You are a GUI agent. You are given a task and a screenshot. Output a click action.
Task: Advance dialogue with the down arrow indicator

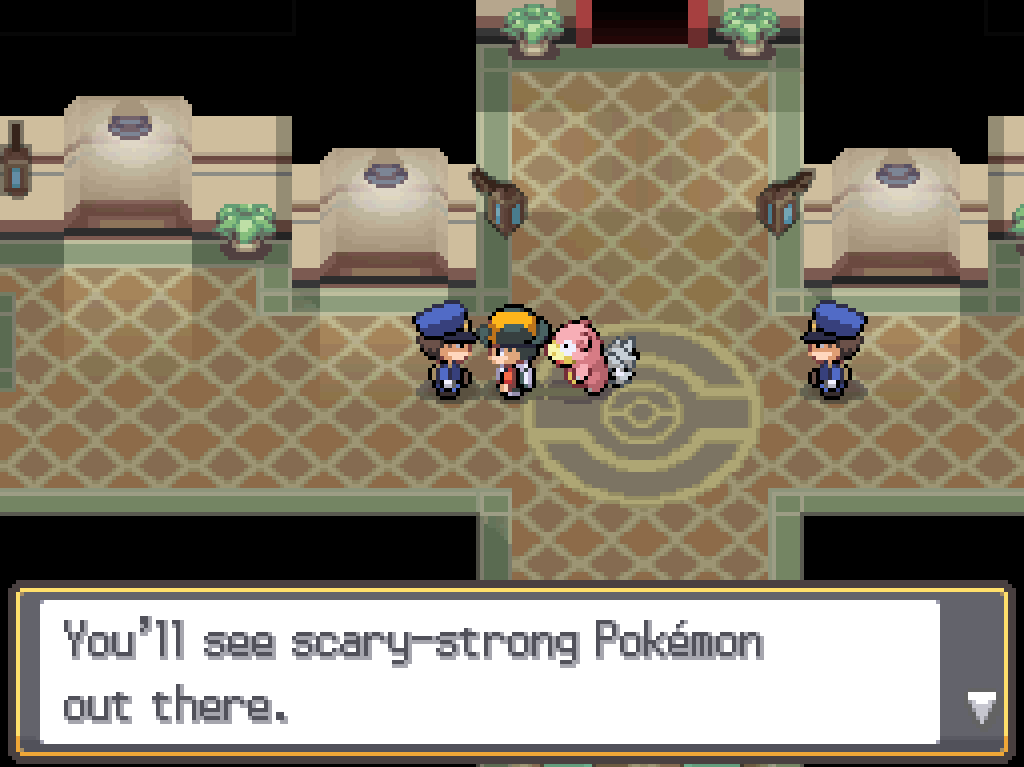coord(978,708)
